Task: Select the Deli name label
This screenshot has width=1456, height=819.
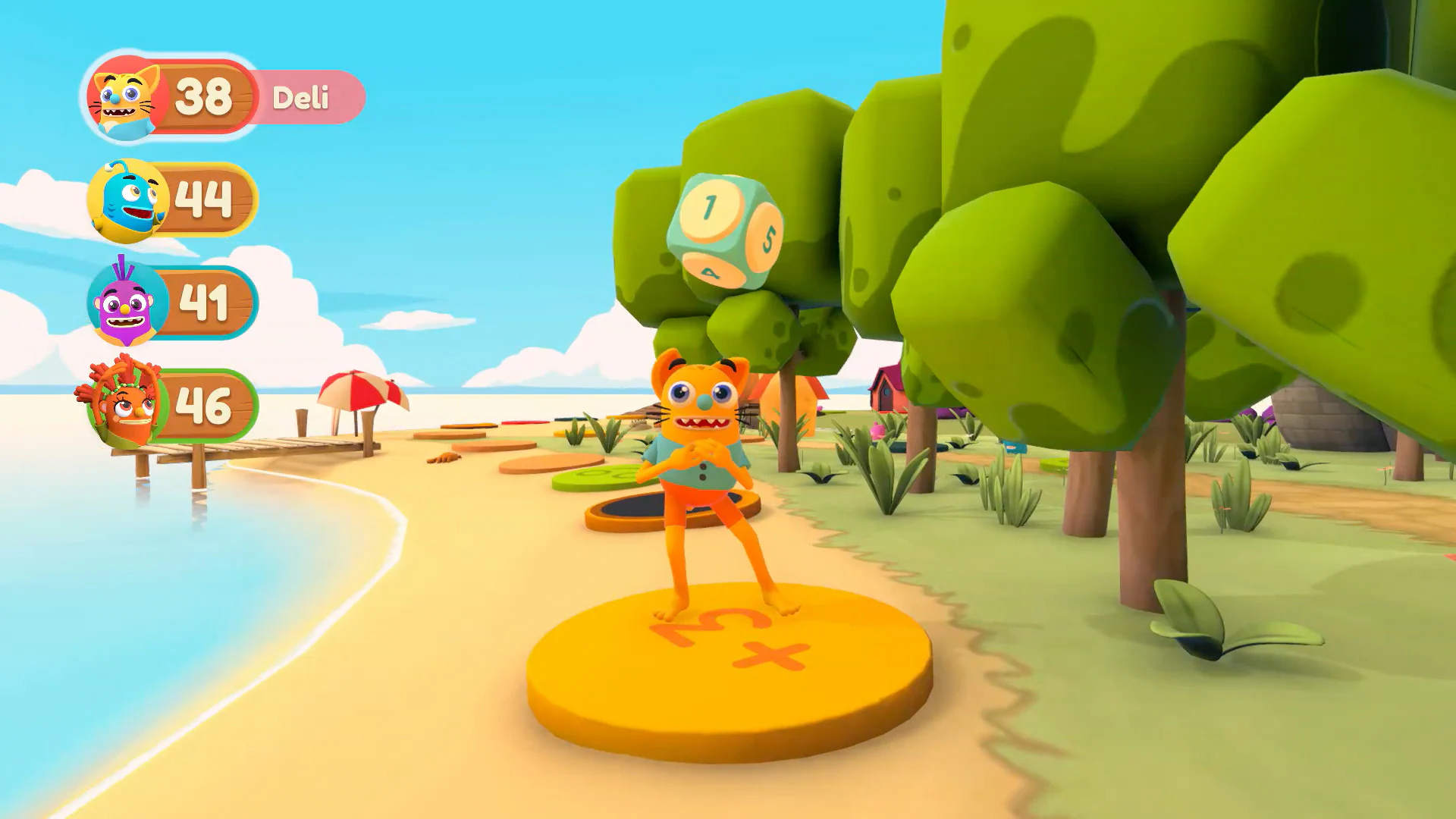Action: pos(302,99)
